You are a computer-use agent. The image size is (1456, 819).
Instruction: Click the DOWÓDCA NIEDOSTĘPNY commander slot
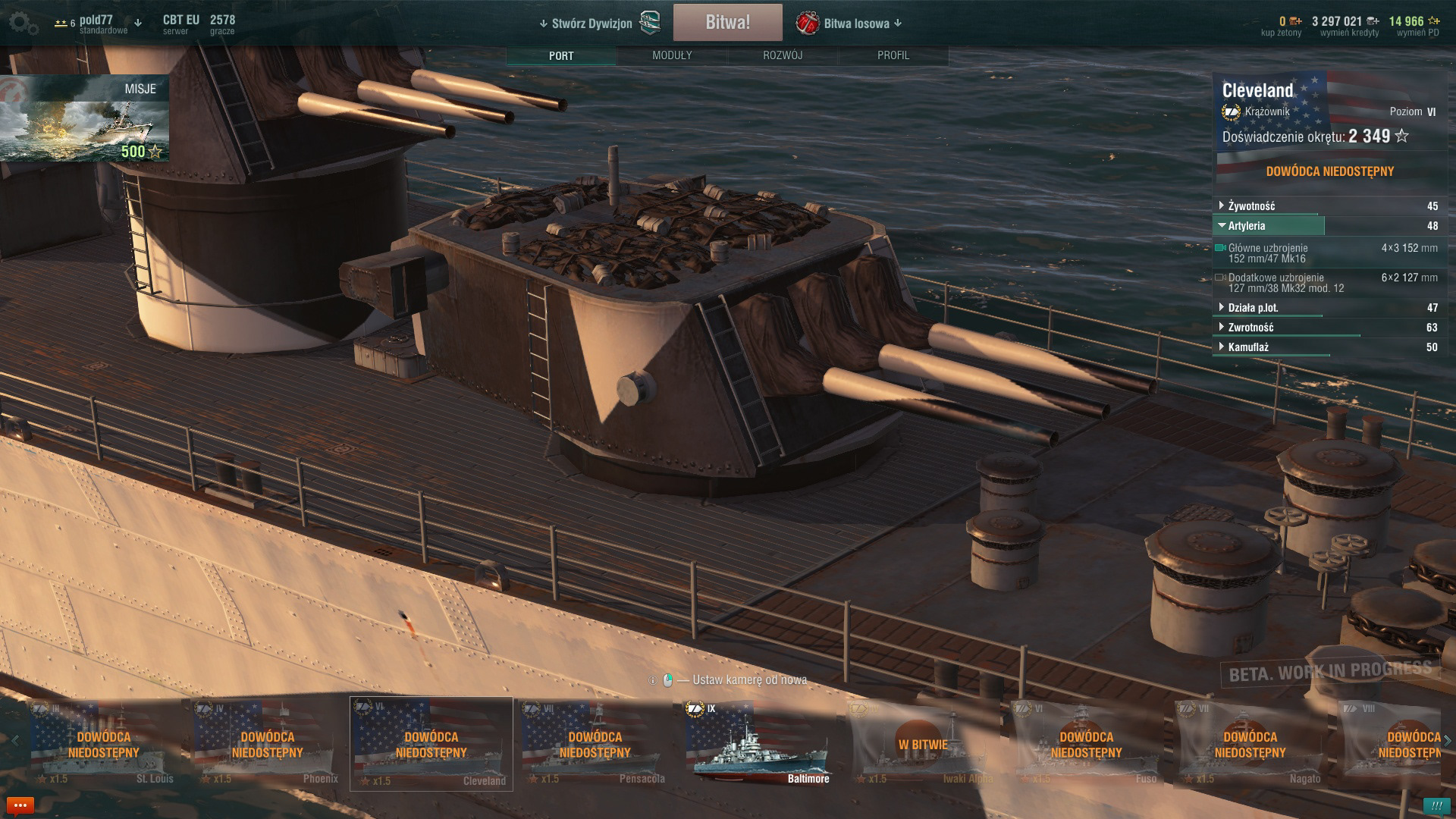(1329, 171)
